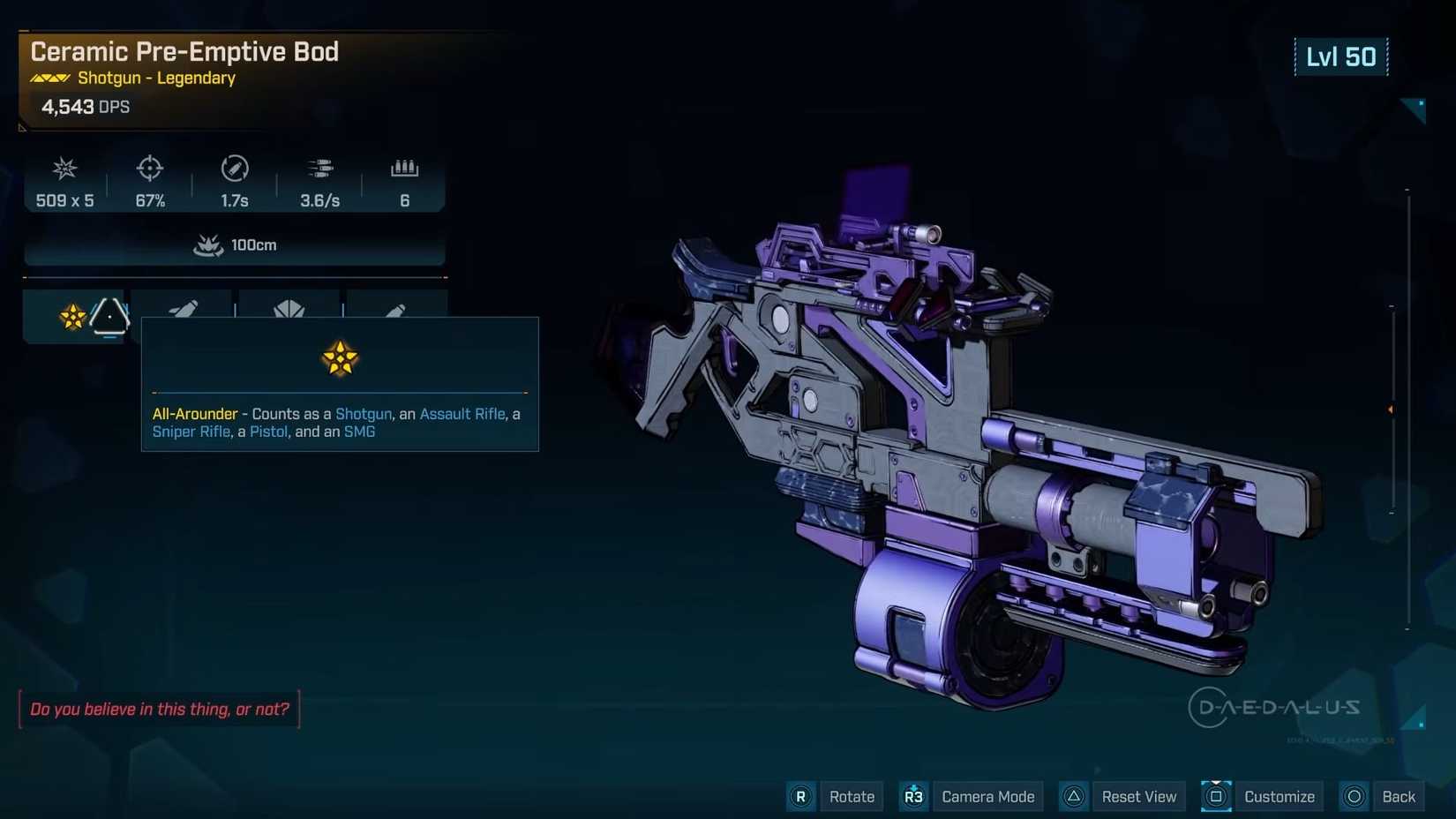This screenshot has width=1456, height=819.
Task: Click the fire rate stat icon above 3.6/s
Action: (x=320, y=169)
